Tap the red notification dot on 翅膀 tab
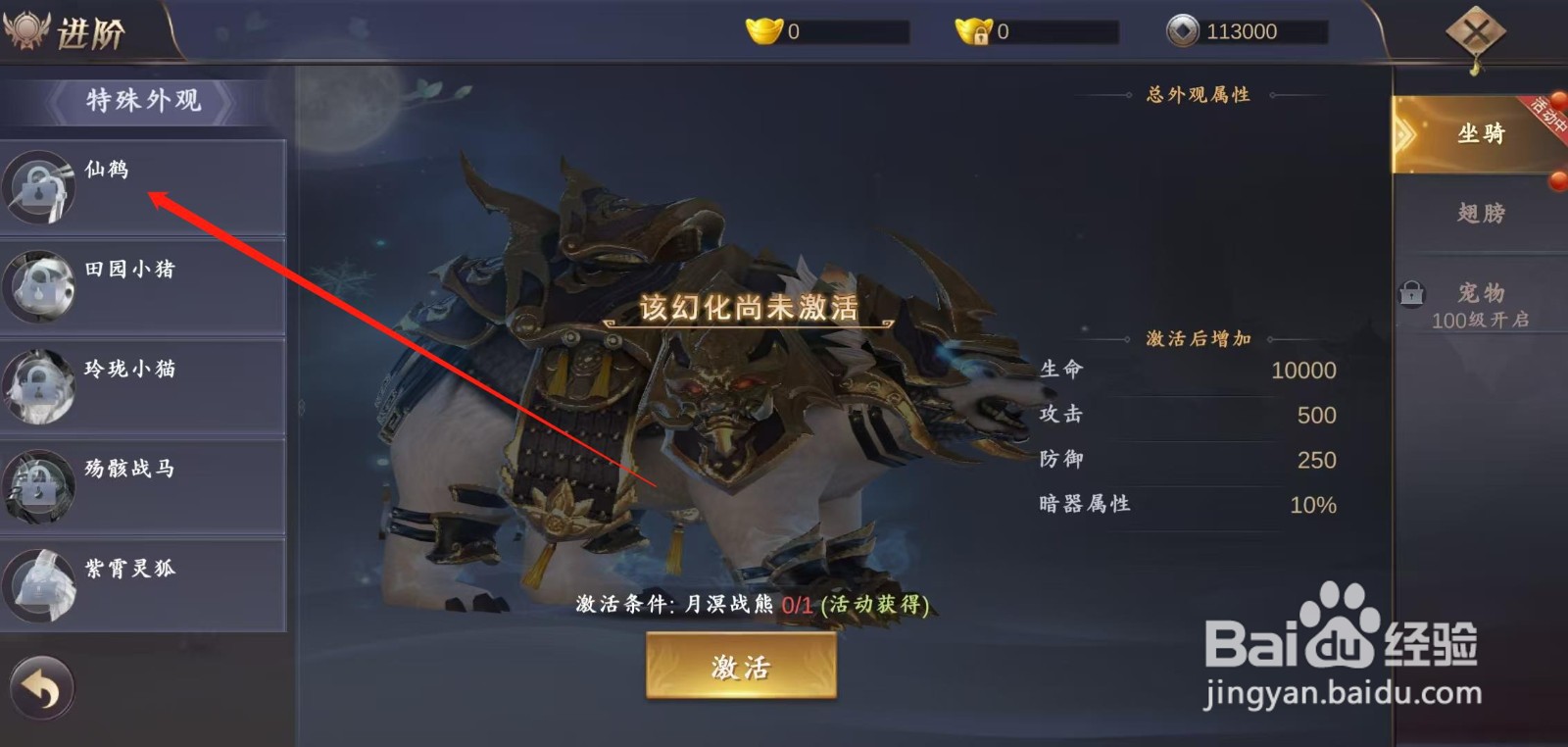This screenshot has width=1568, height=747. (x=1556, y=181)
